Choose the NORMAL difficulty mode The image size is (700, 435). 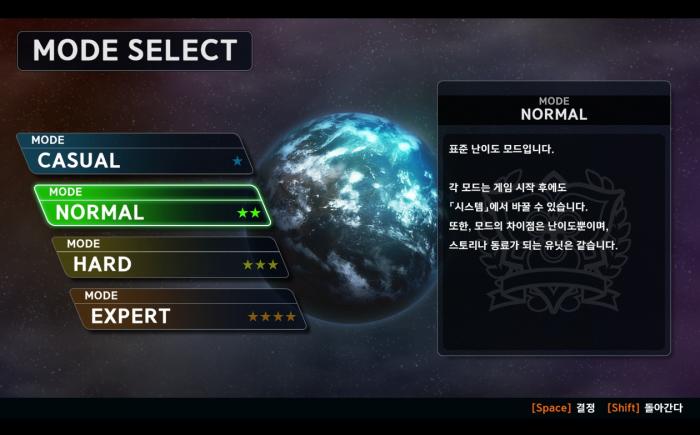[153, 208]
